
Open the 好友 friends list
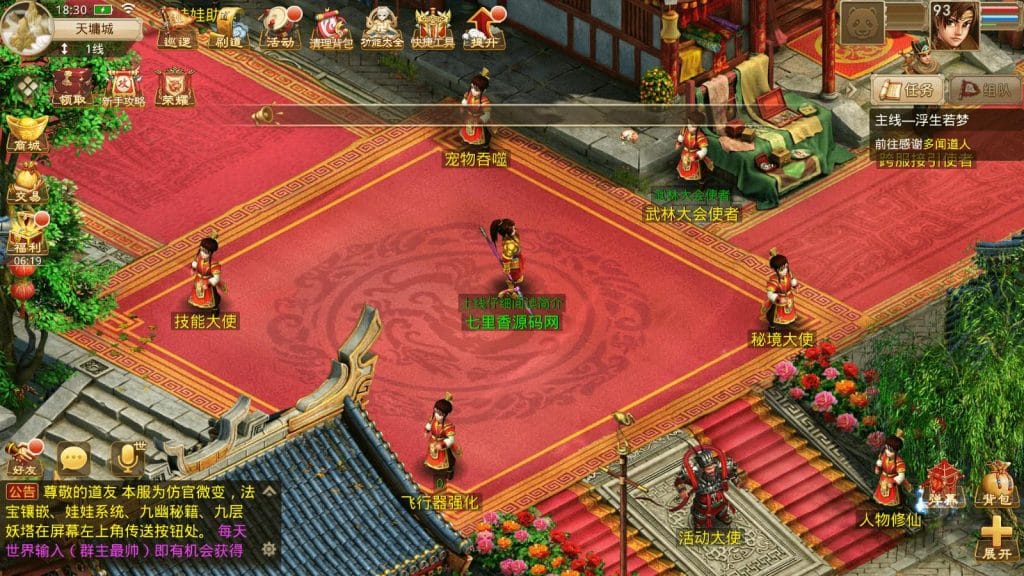(x=22, y=458)
